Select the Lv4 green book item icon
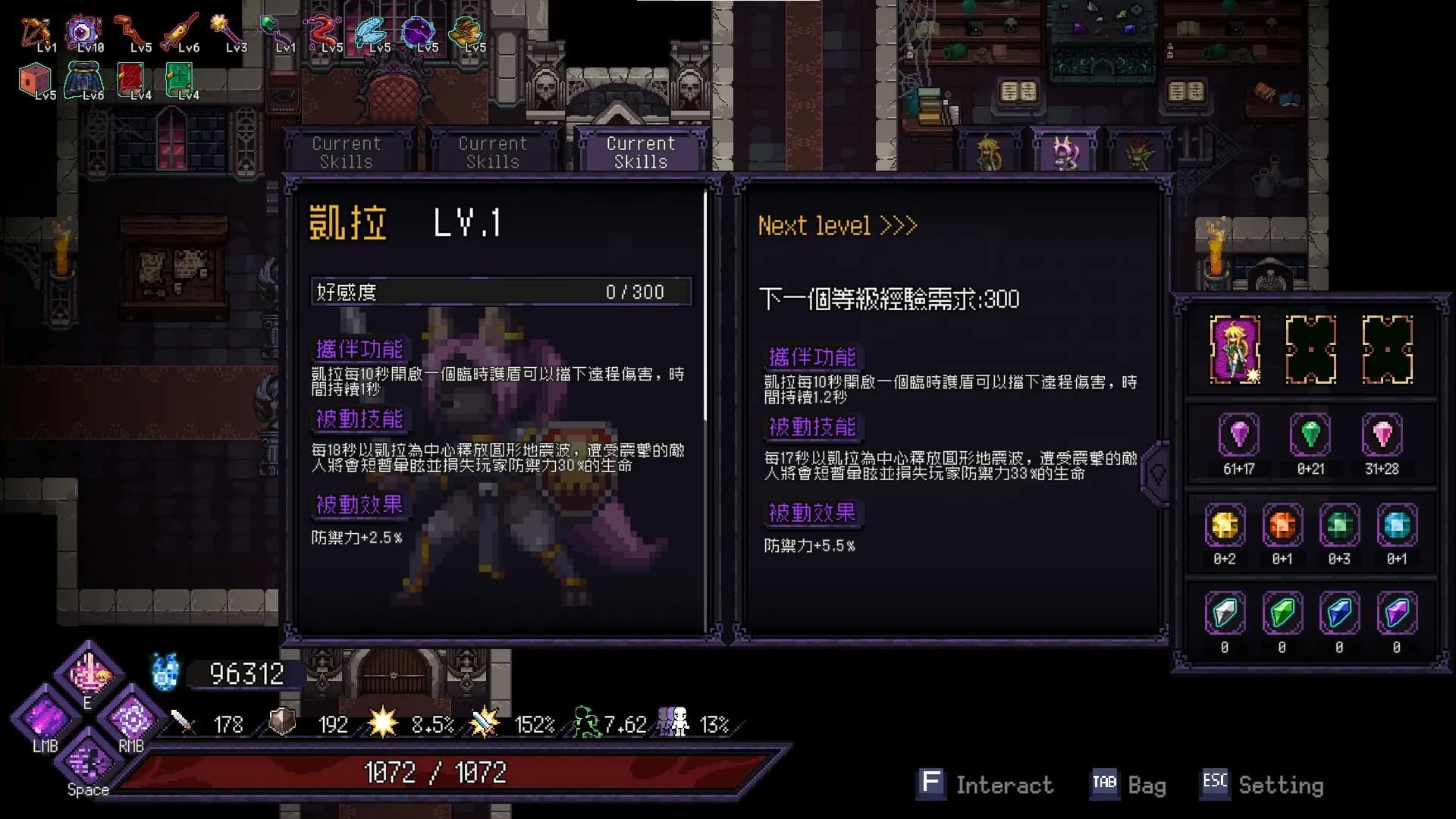The image size is (1456, 819). (x=180, y=80)
